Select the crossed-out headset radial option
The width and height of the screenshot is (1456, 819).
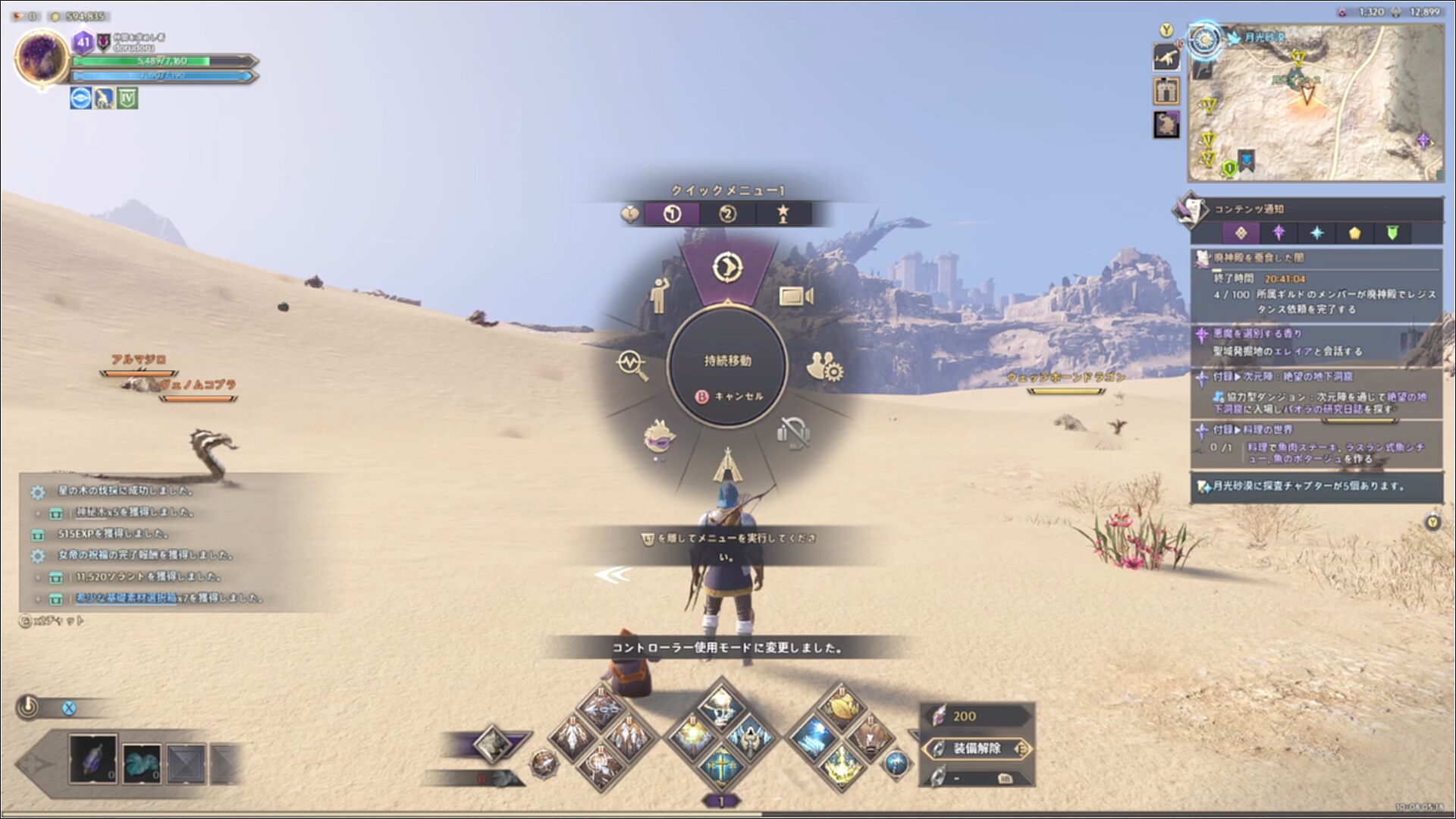tap(794, 433)
